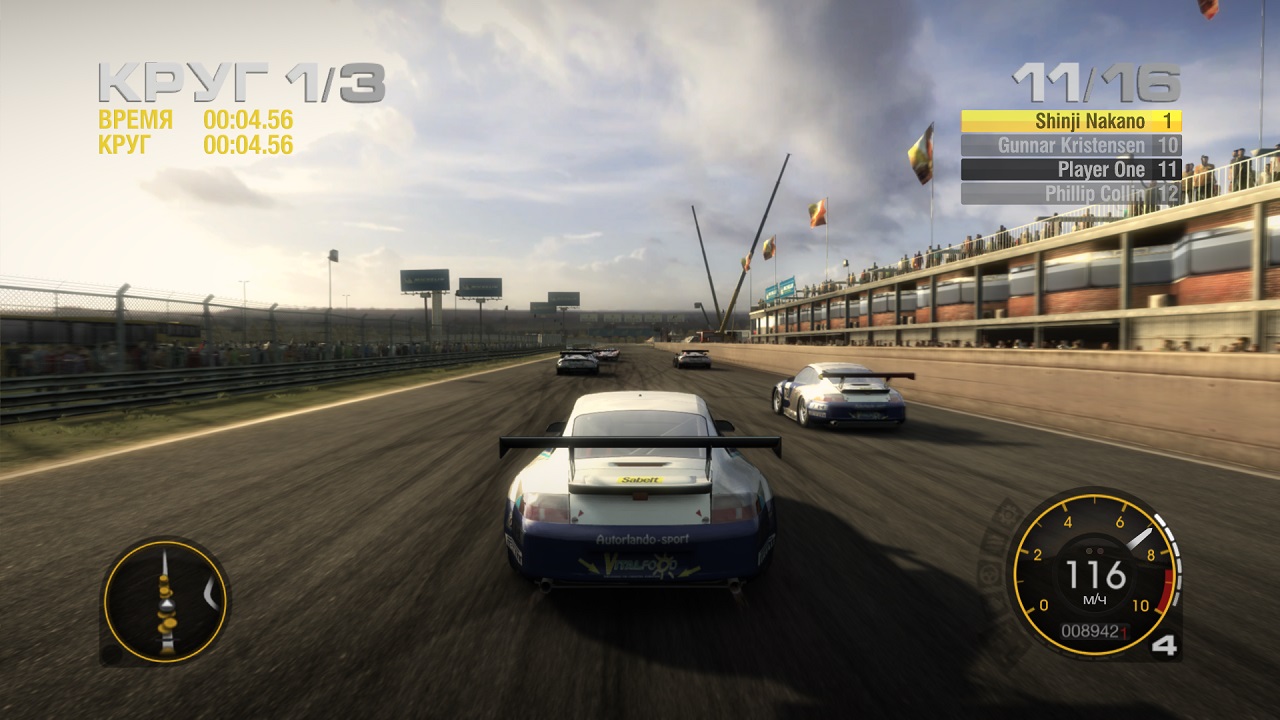Select Shinji Nakano in the standings list

tap(1071, 121)
